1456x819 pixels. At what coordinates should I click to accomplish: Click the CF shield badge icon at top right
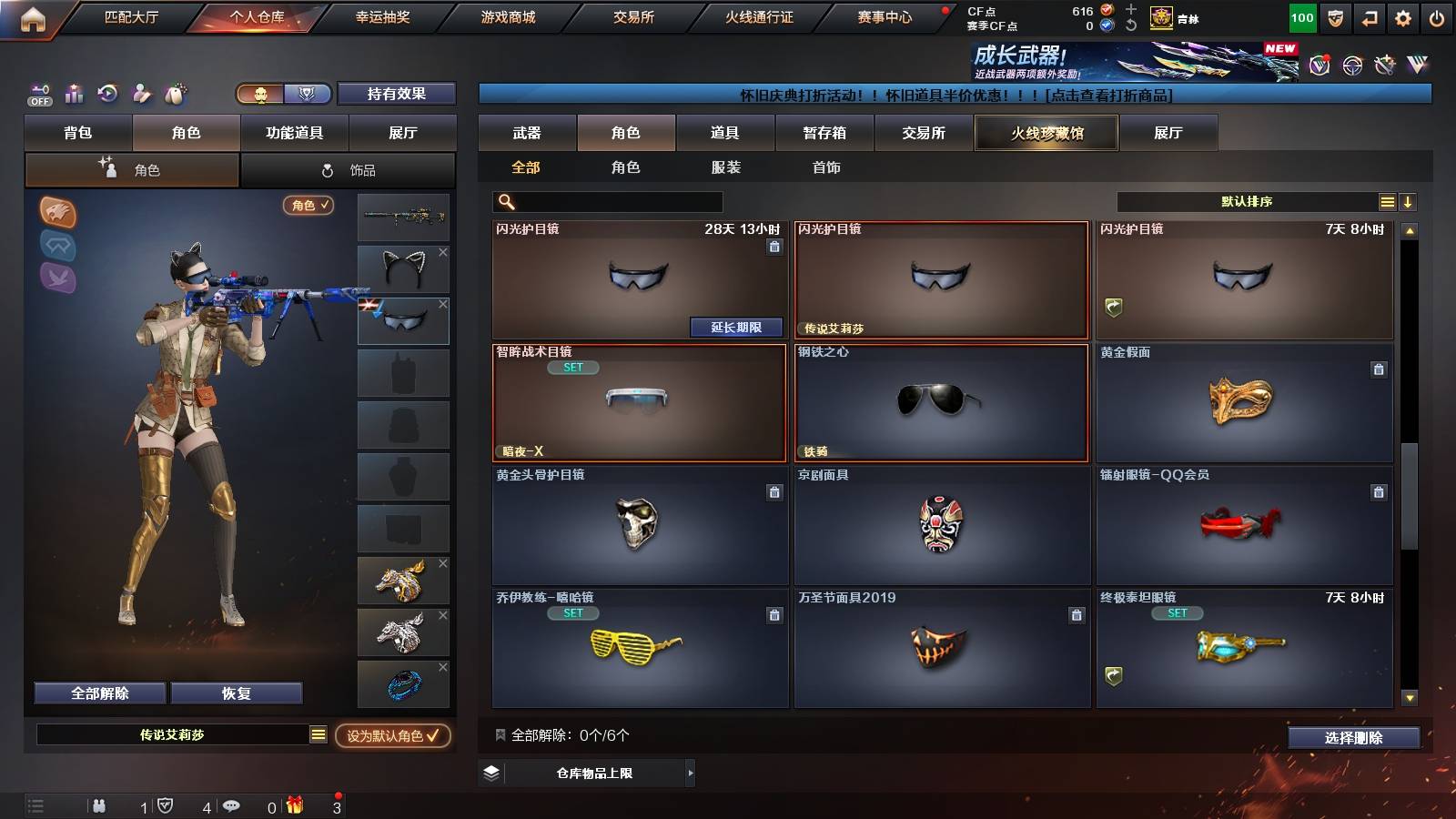1335,17
